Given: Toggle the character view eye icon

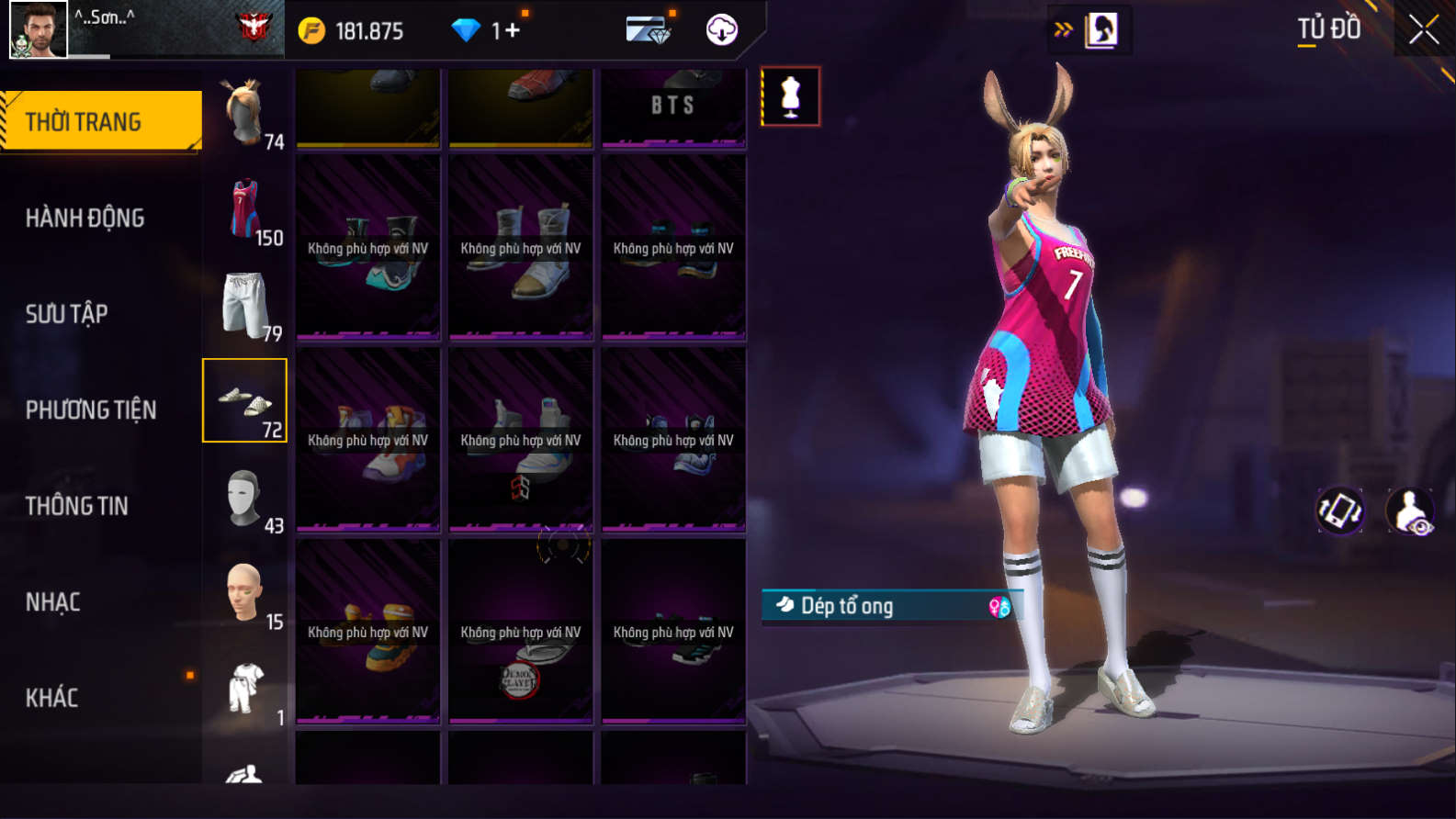Looking at the screenshot, I should 1410,511.
